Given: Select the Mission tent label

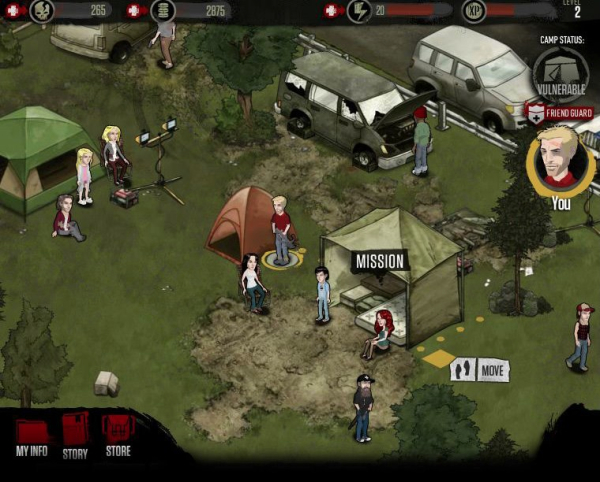Looking at the screenshot, I should [x=379, y=262].
